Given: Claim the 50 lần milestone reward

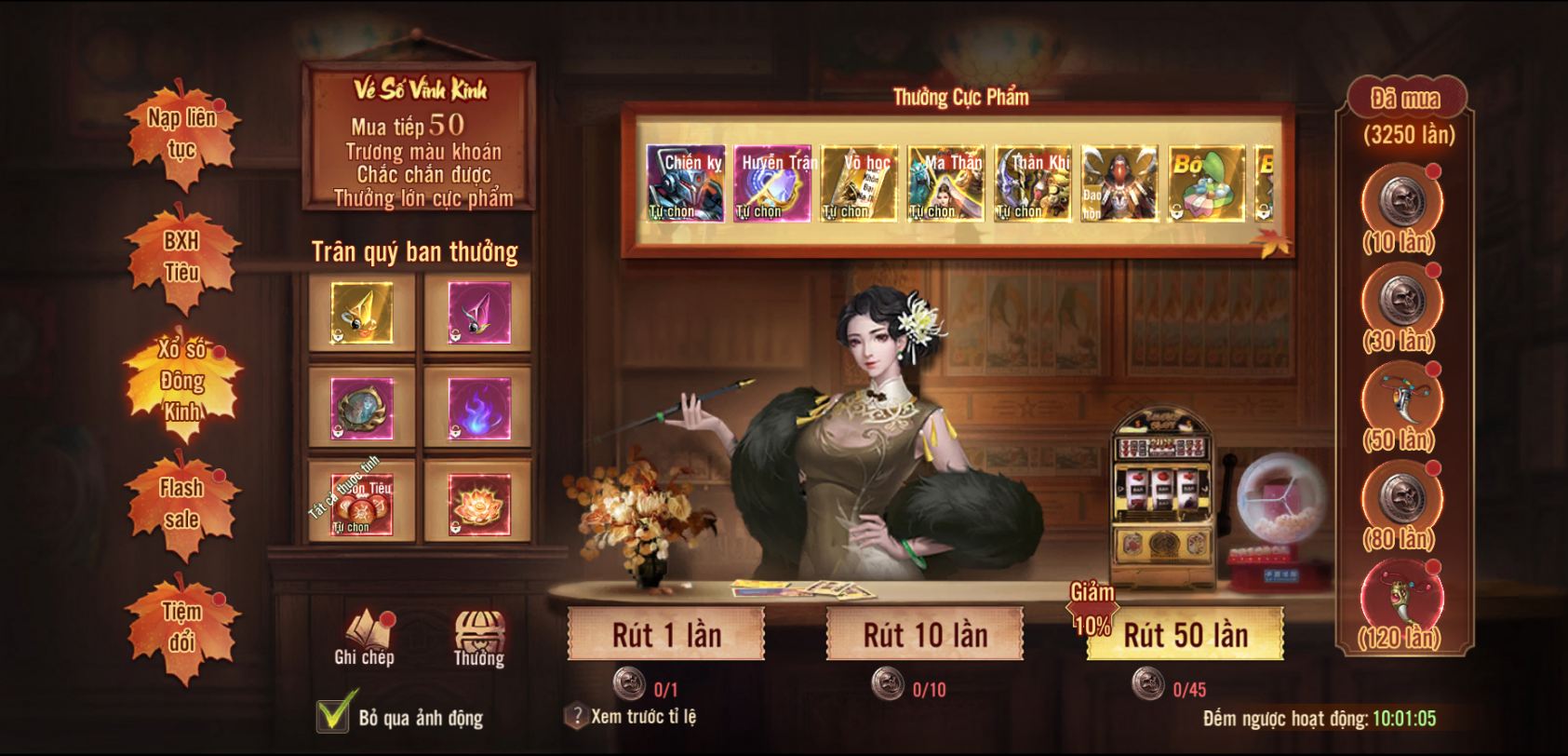Looking at the screenshot, I should (1400, 398).
